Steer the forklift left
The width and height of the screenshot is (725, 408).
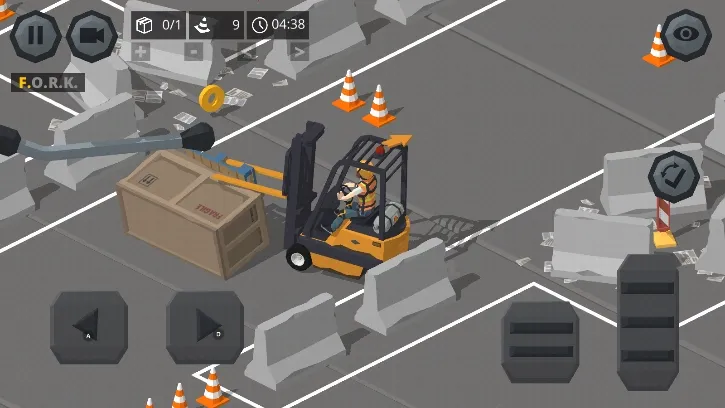[x=89, y=328]
